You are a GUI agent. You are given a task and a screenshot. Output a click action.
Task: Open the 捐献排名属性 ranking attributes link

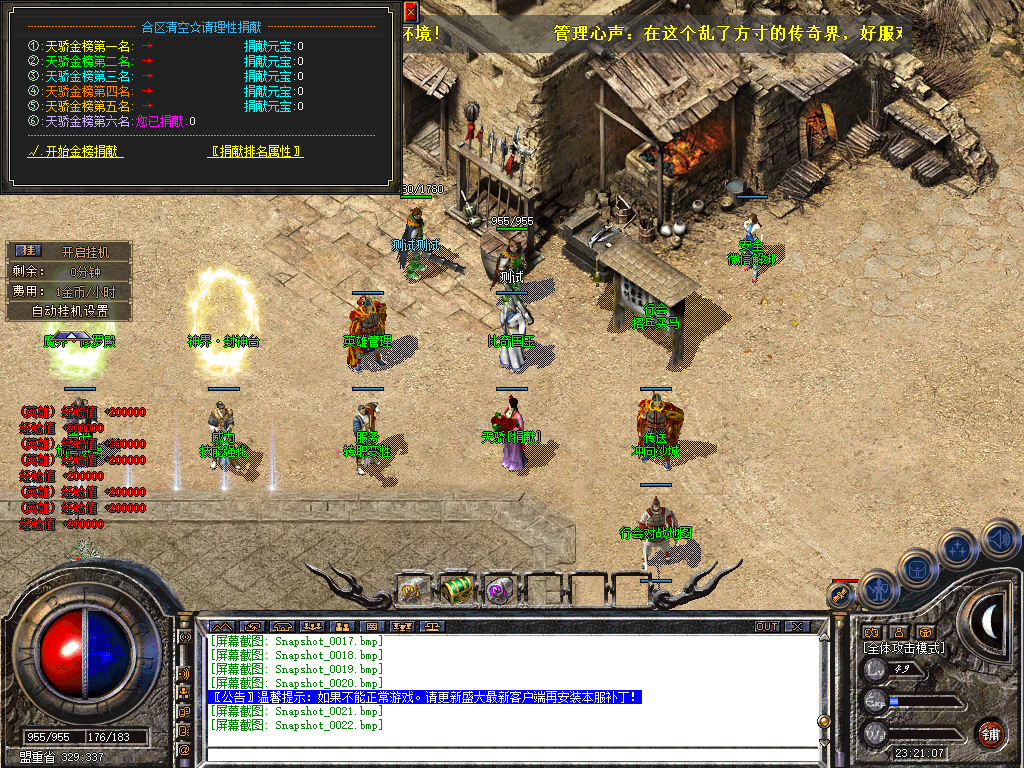click(x=256, y=152)
